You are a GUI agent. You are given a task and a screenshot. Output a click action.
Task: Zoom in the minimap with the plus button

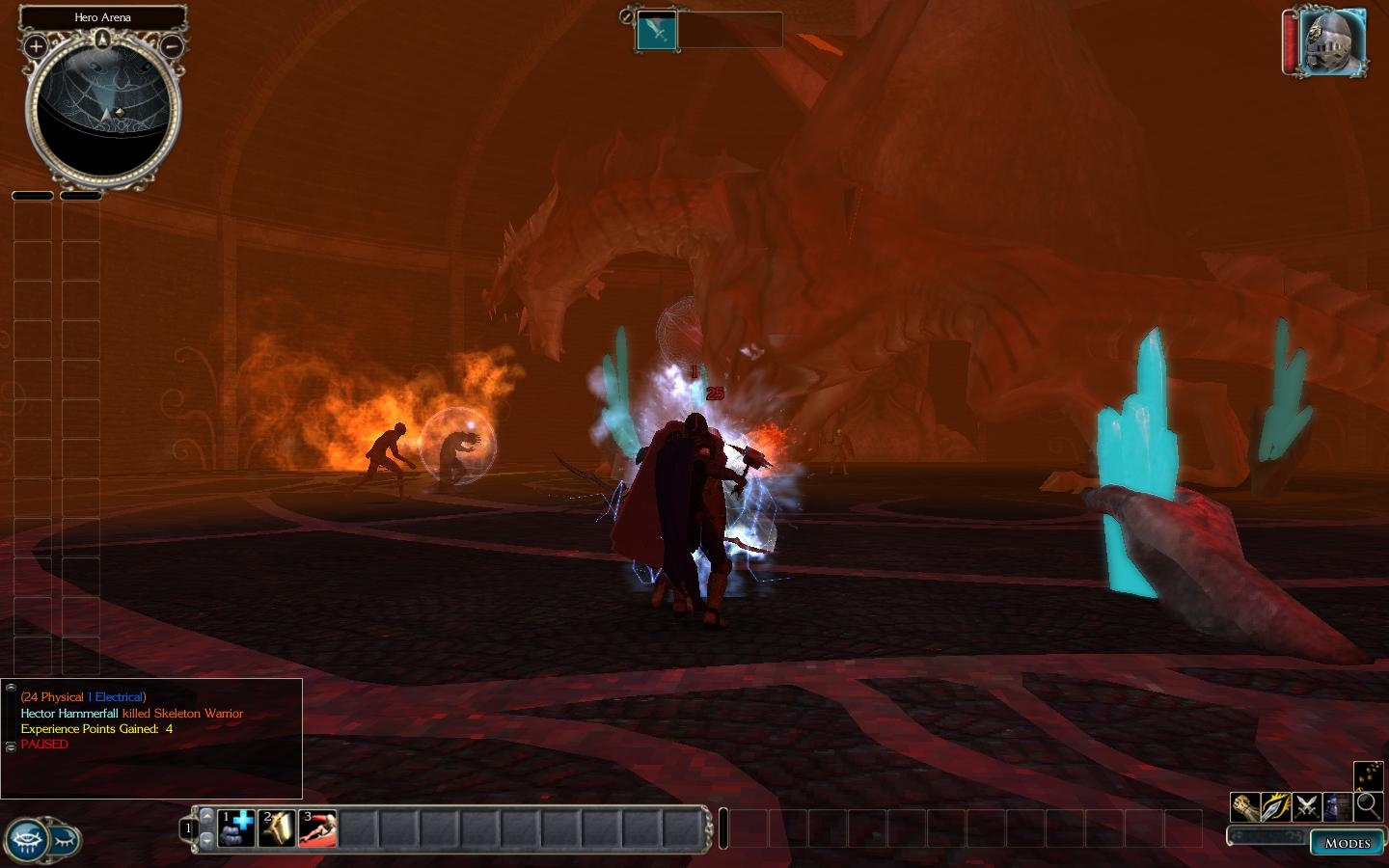tap(36, 45)
